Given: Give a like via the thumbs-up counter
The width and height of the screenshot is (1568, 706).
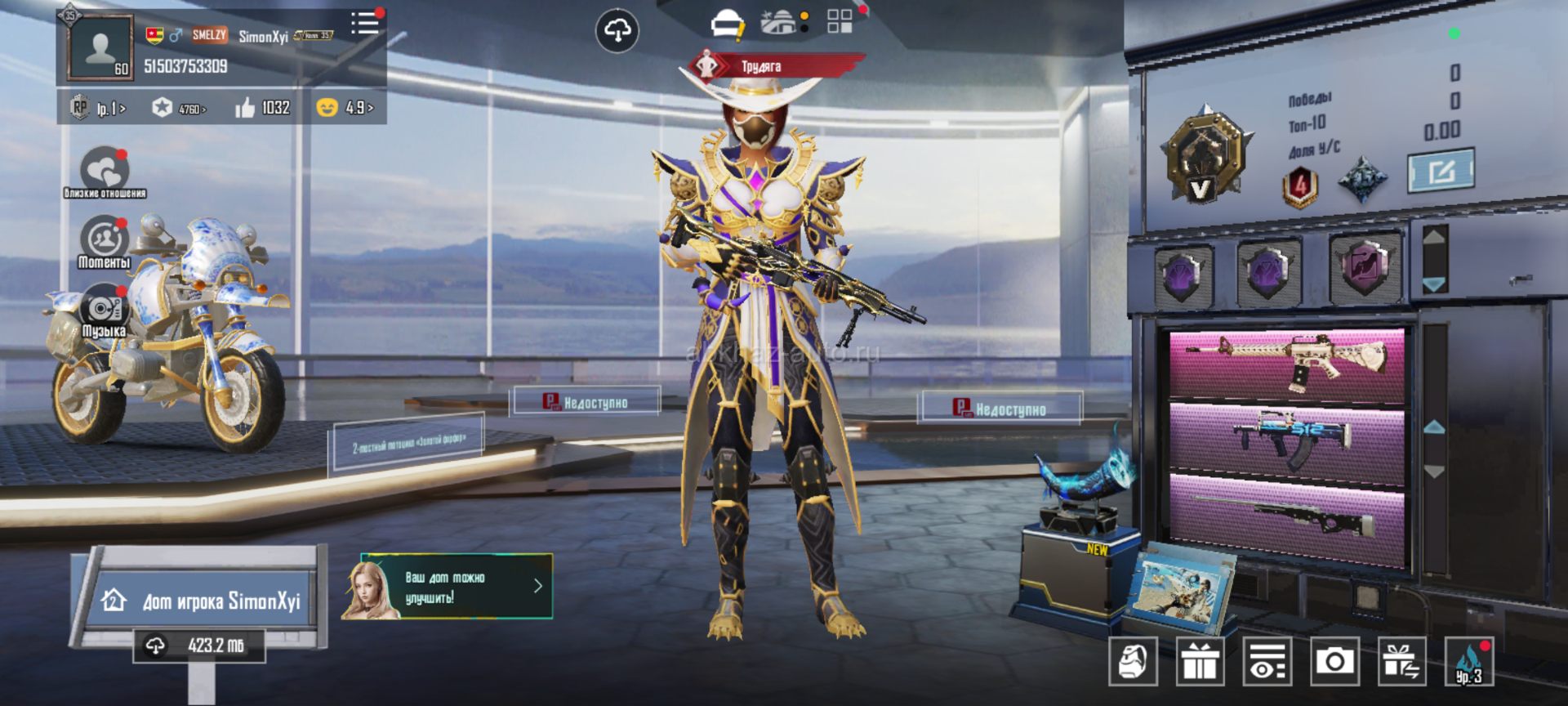Looking at the screenshot, I should (263, 108).
